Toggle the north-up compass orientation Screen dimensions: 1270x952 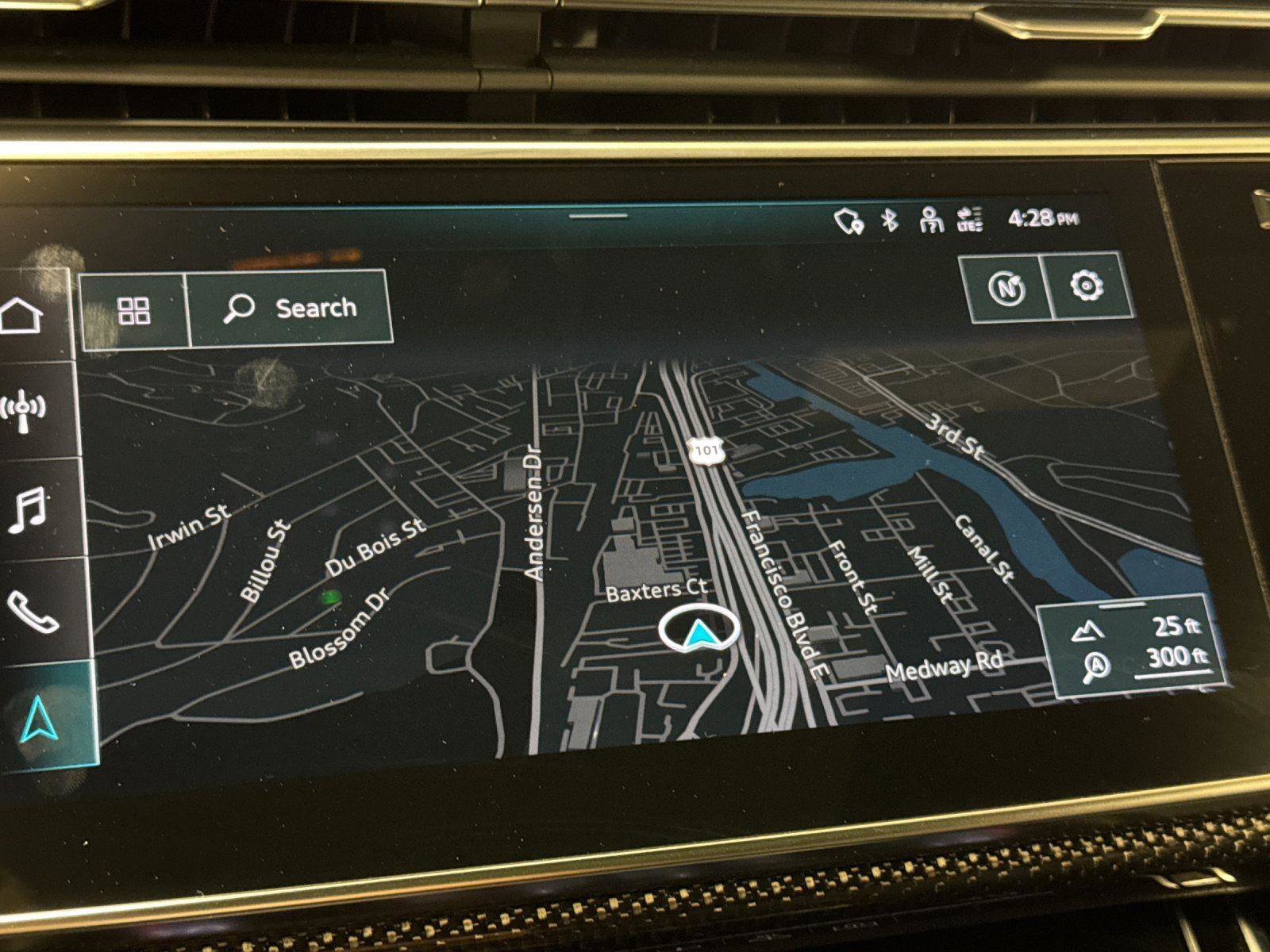[x=1006, y=287]
